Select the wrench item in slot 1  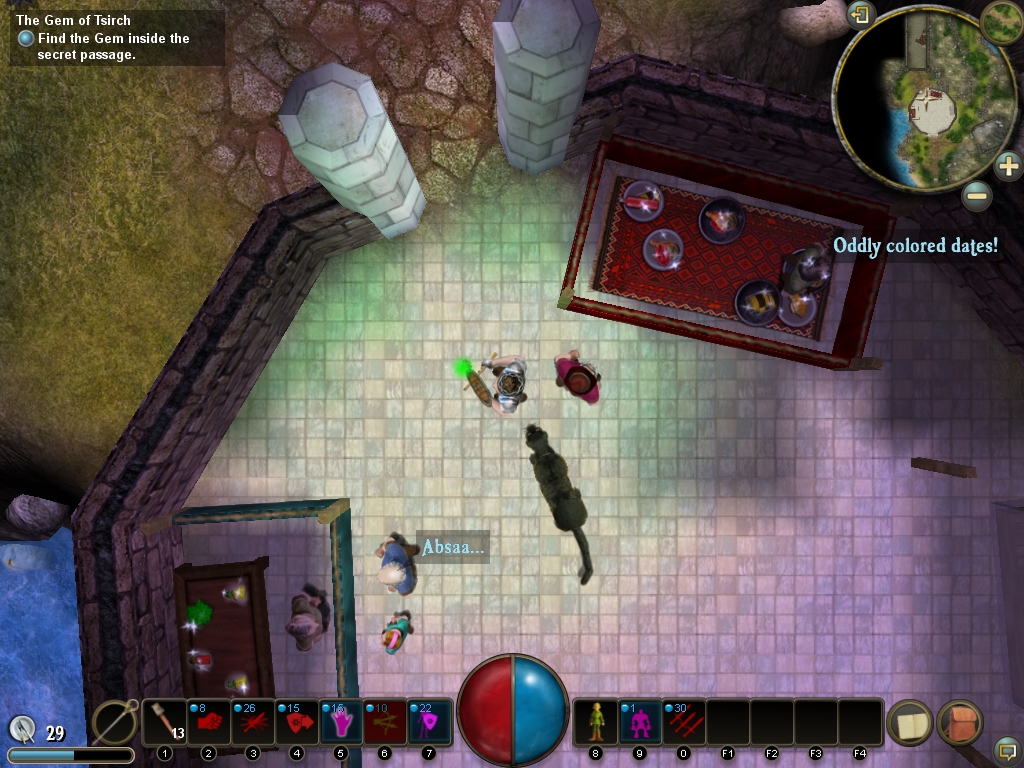(165, 722)
